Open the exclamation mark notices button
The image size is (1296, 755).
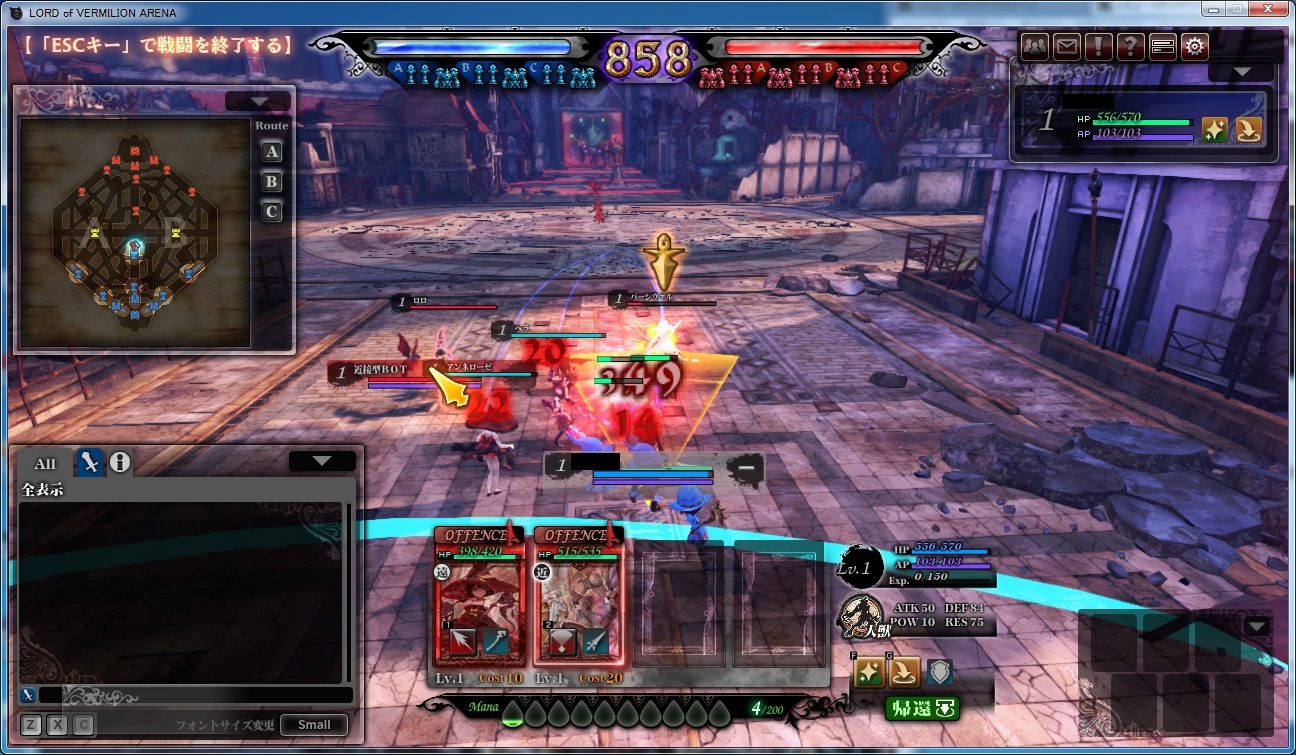click(x=1098, y=46)
